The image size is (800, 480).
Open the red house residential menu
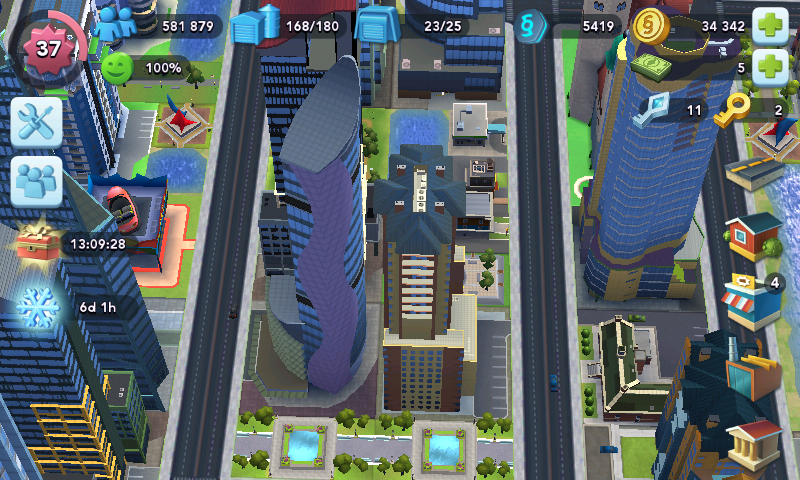(754, 236)
